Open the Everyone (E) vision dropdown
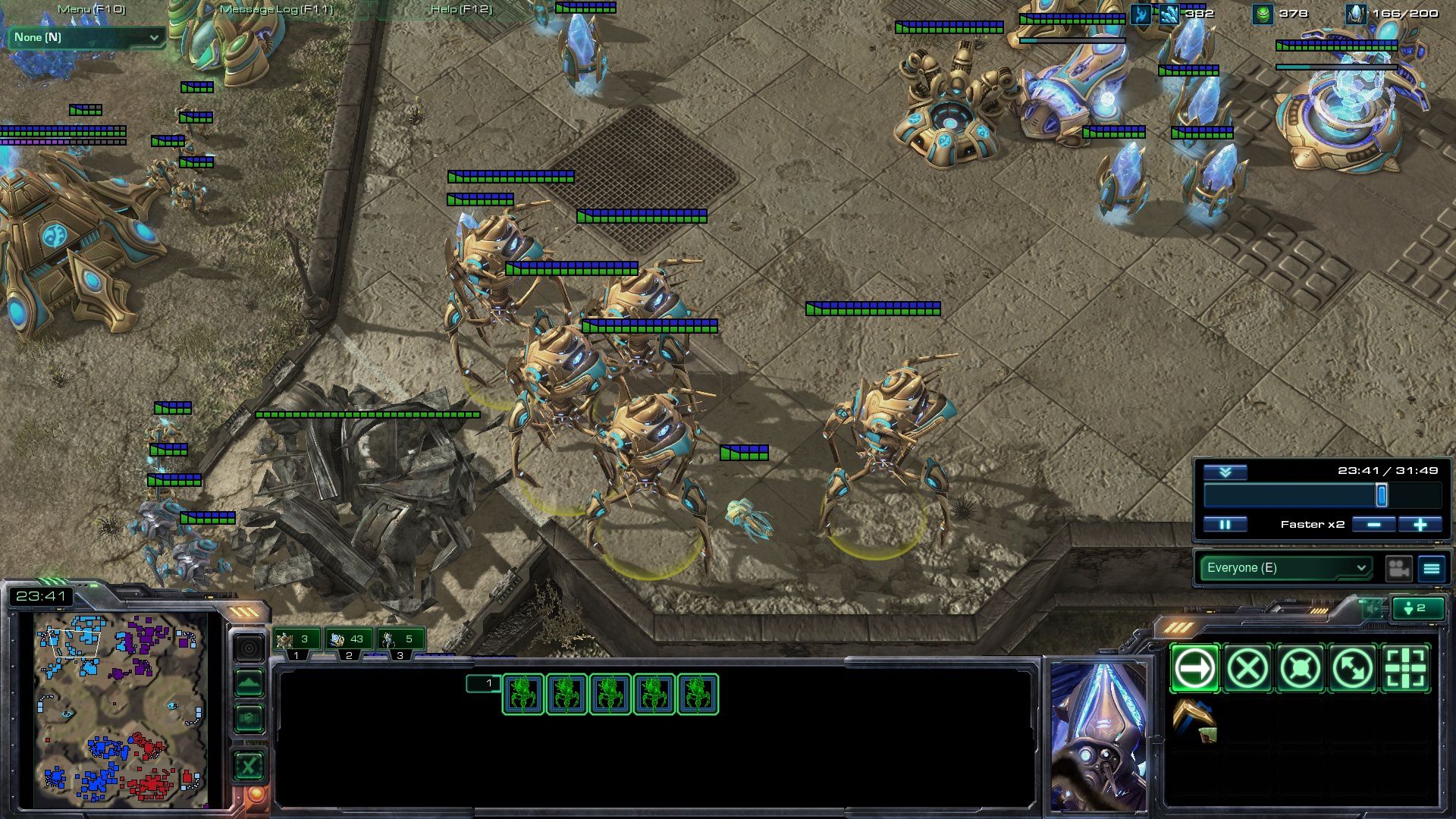The image size is (1456, 819). pyautogui.click(x=1286, y=568)
